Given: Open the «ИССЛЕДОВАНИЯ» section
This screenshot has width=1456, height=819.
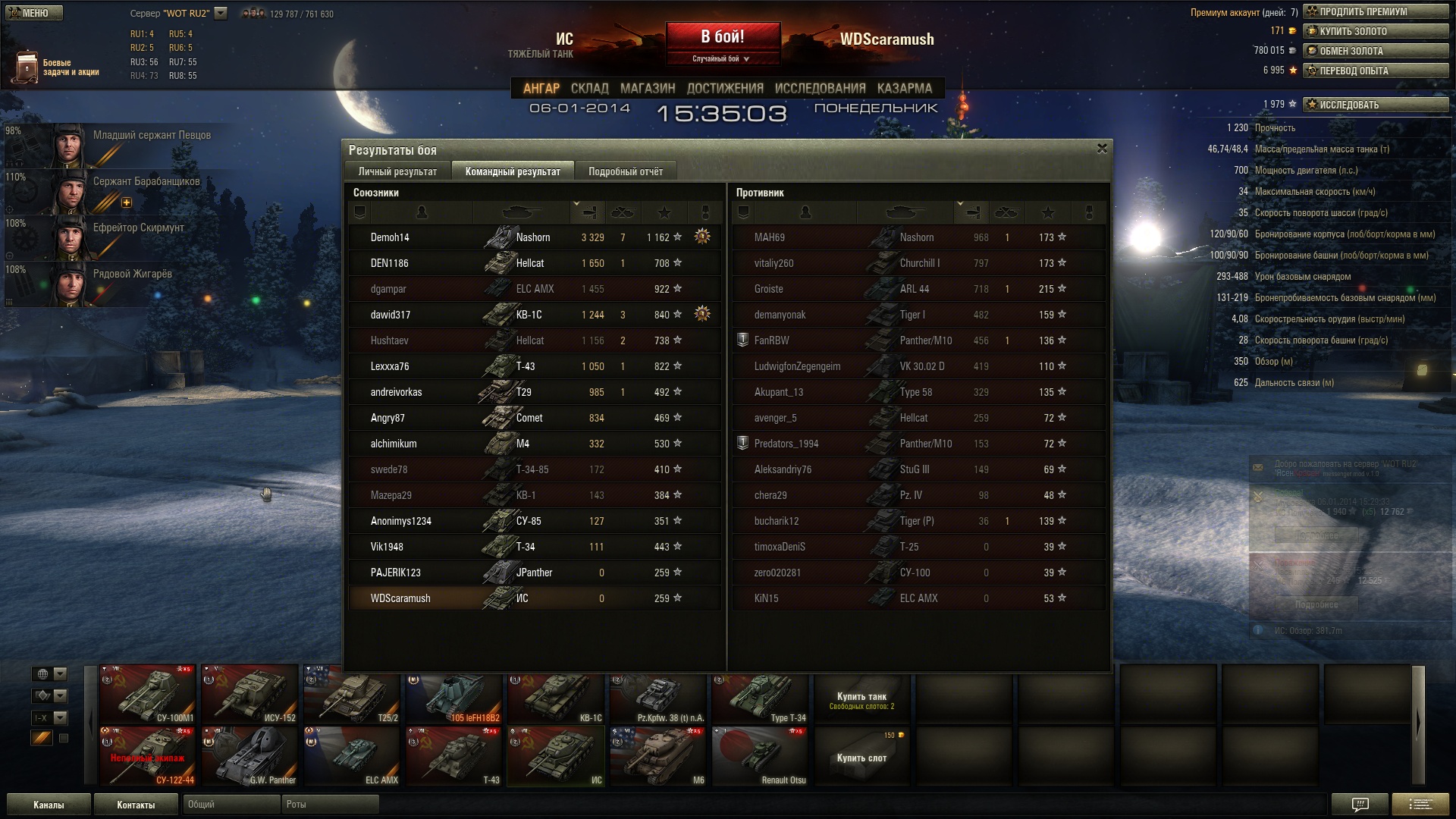Looking at the screenshot, I should 820,88.
